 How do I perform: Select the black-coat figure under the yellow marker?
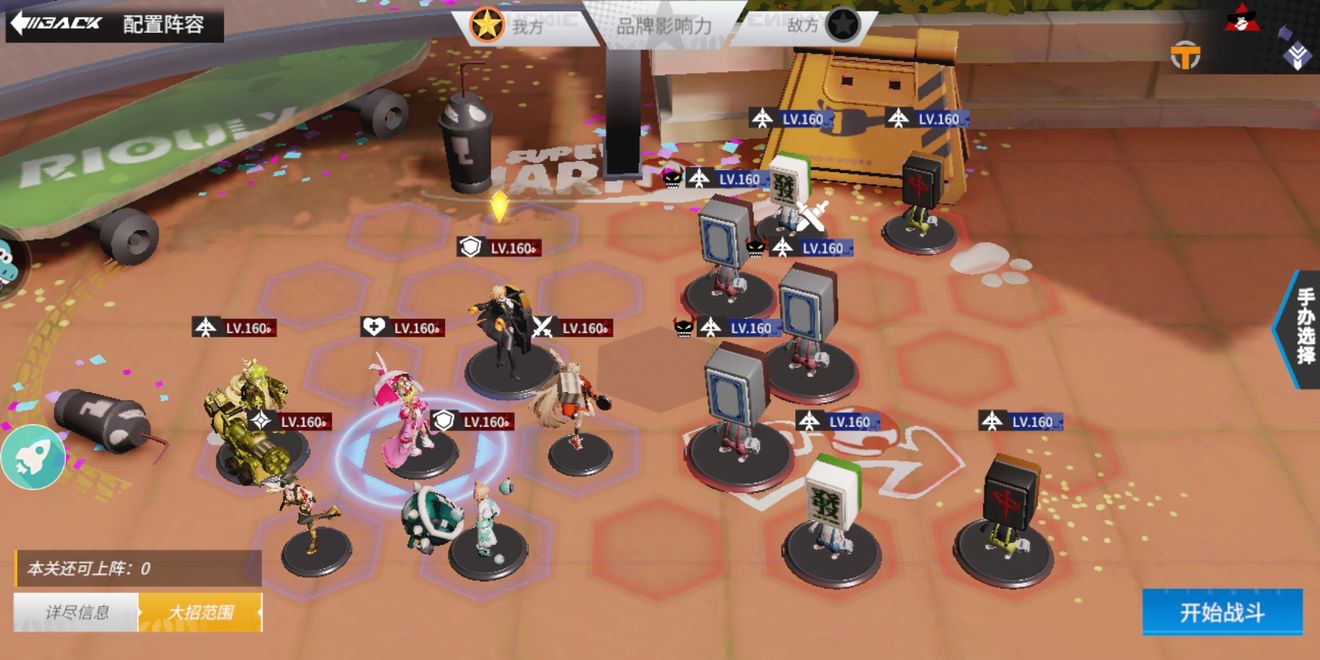pyautogui.click(x=508, y=335)
